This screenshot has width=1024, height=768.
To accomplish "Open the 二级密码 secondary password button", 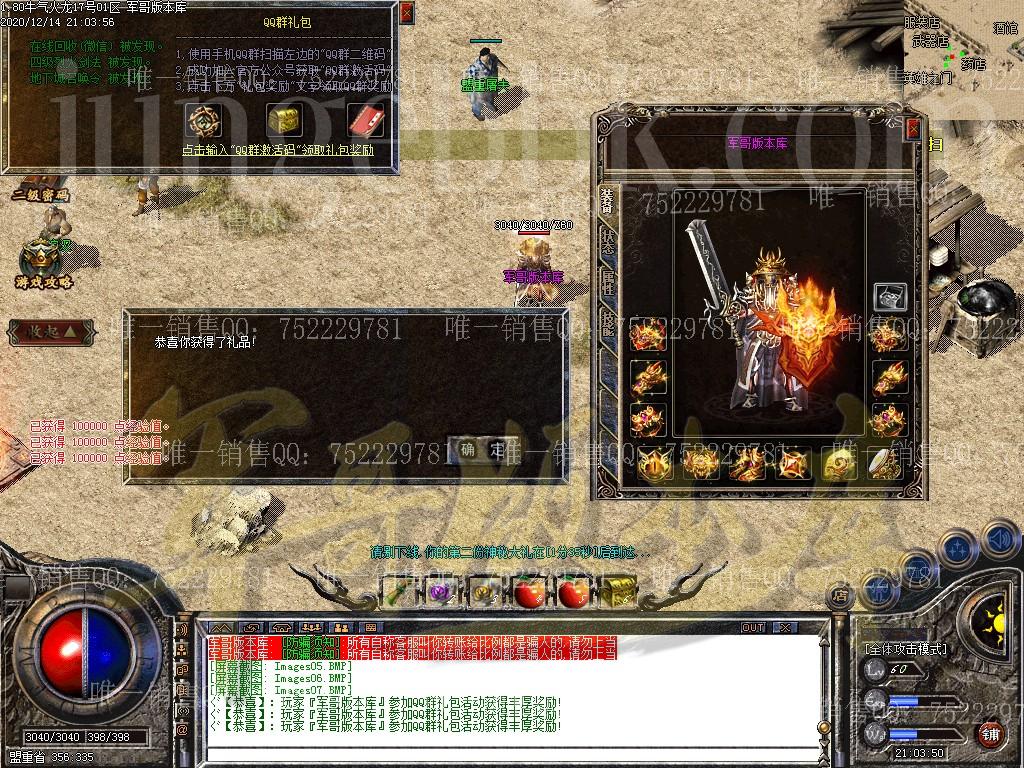I will click(x=41, y=195).
